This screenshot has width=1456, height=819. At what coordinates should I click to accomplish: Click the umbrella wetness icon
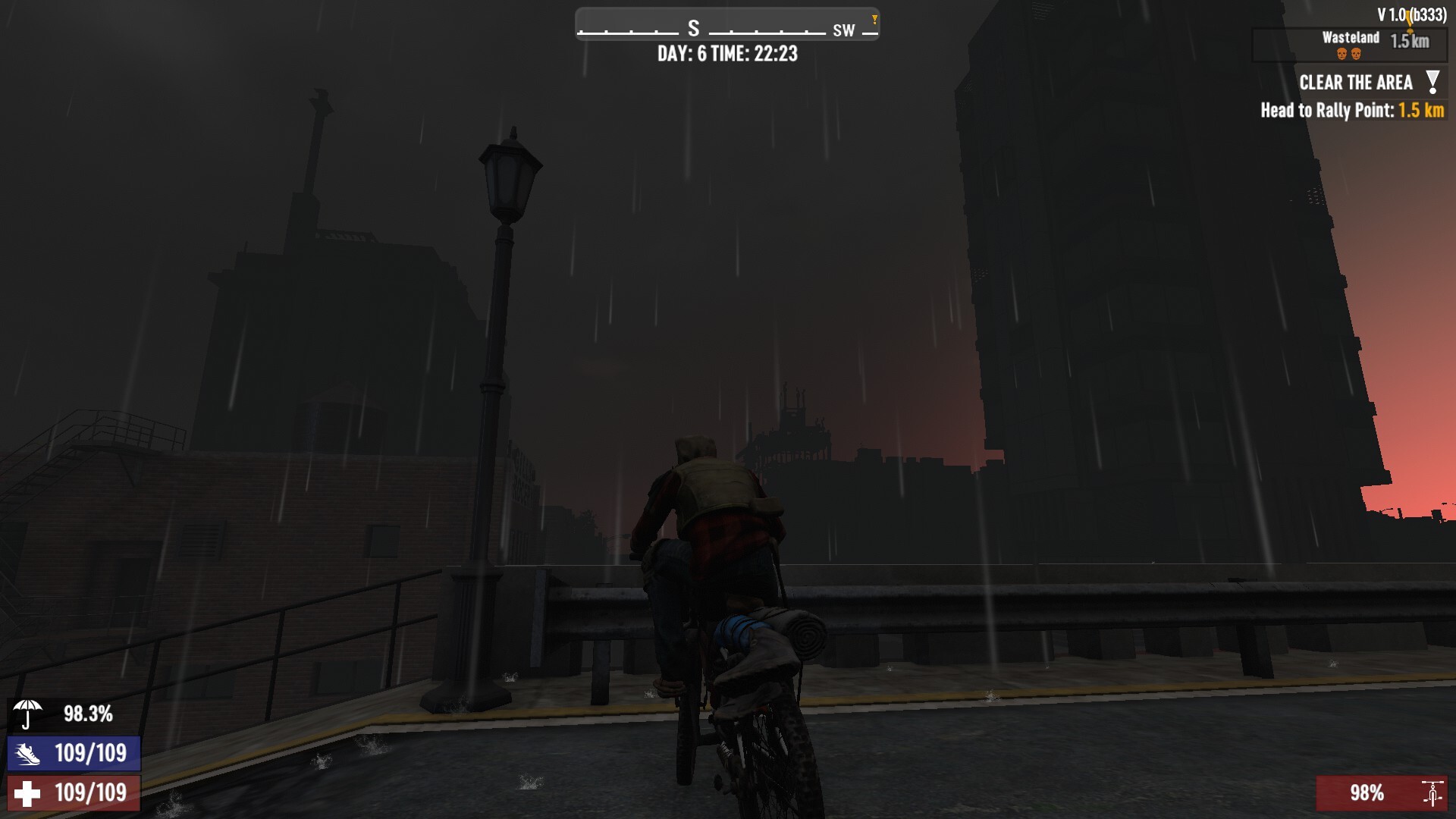28,714
